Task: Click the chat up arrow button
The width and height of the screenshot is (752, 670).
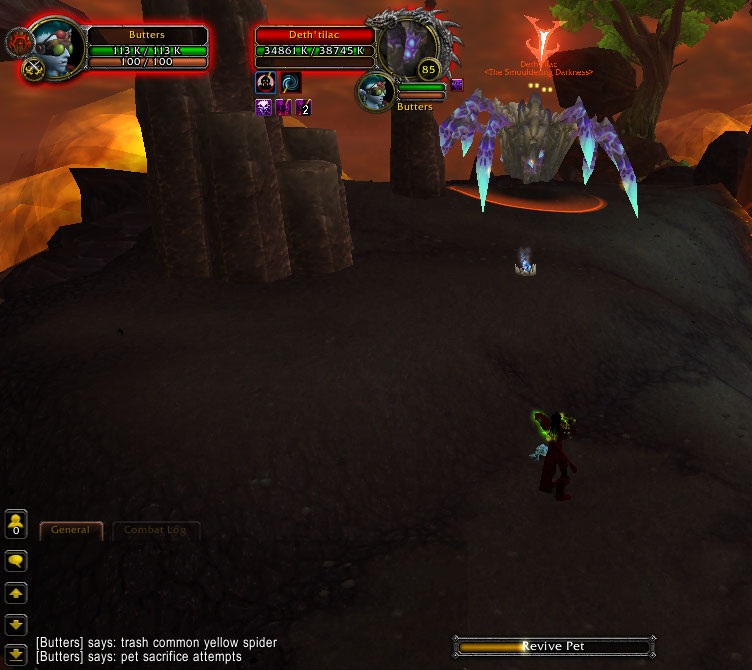Action: [16, 593]
